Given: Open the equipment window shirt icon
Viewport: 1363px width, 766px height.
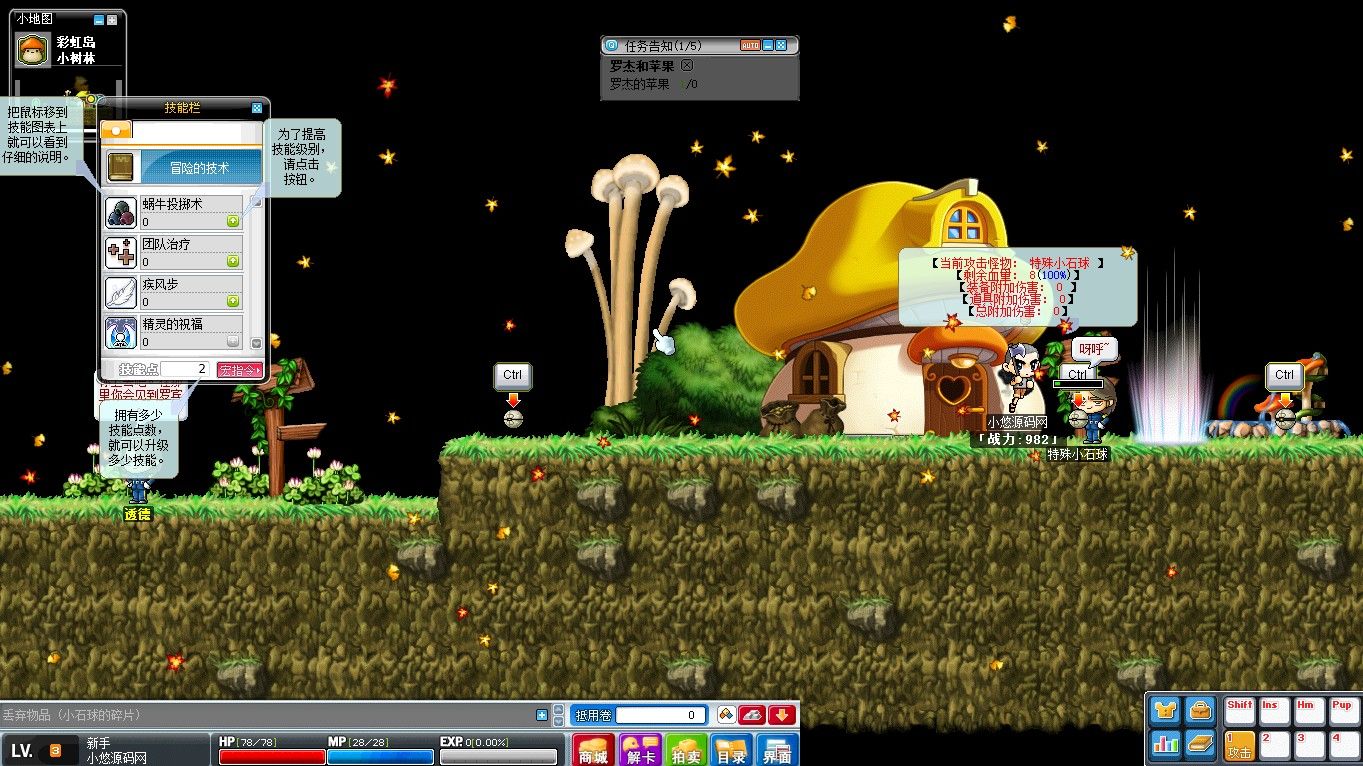Looking at the screenshot, I should pyautogui.click(x=1165, y=711).
